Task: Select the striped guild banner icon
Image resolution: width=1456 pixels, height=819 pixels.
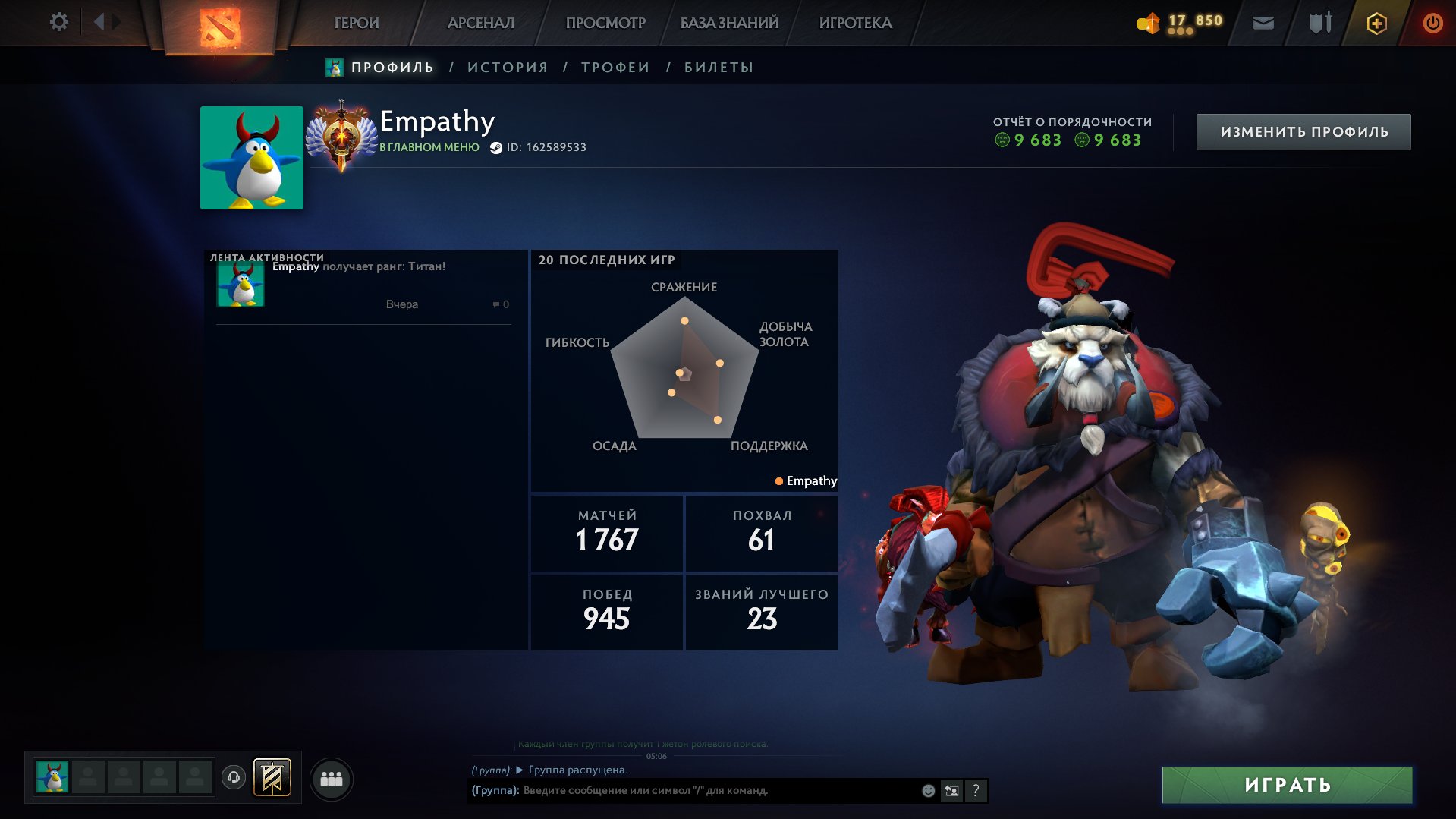Action: [273, 777]
